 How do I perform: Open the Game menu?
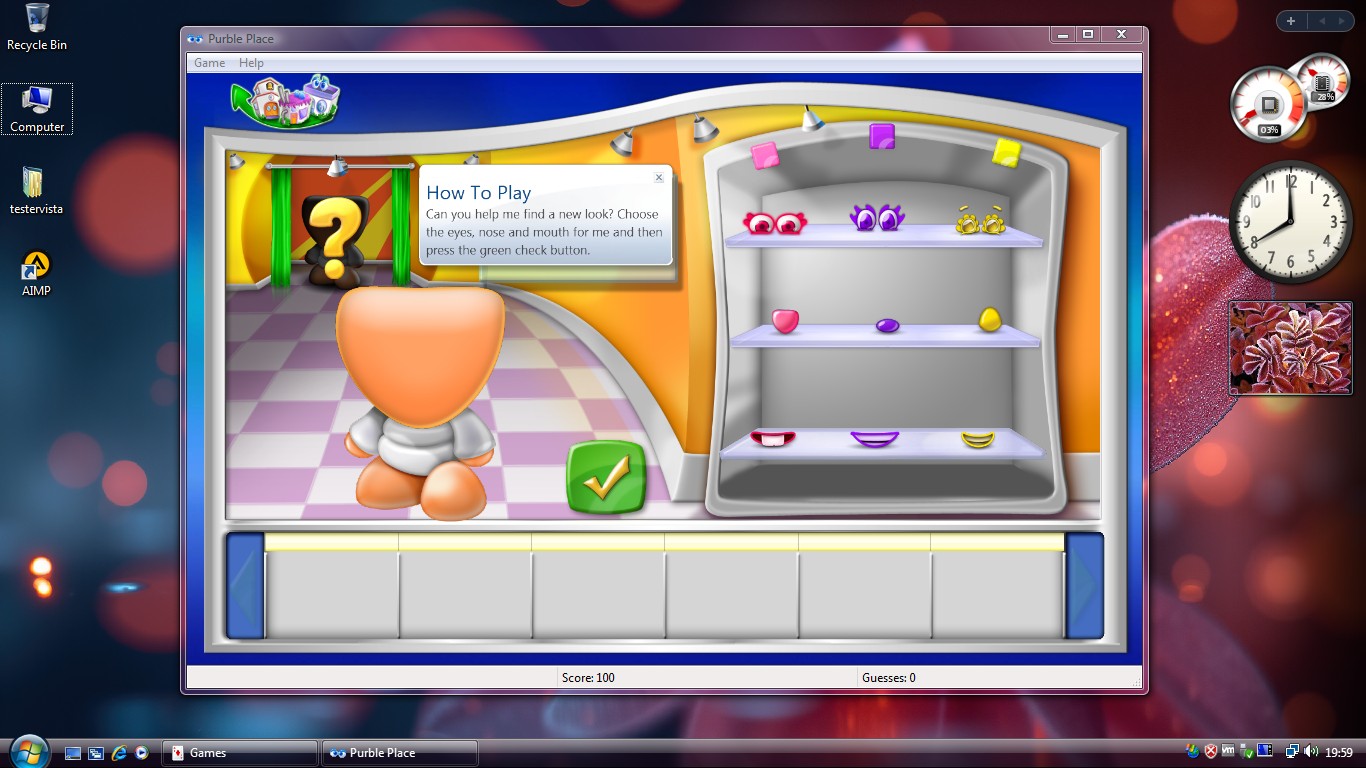pyautogui.click(x=209, y=62)
